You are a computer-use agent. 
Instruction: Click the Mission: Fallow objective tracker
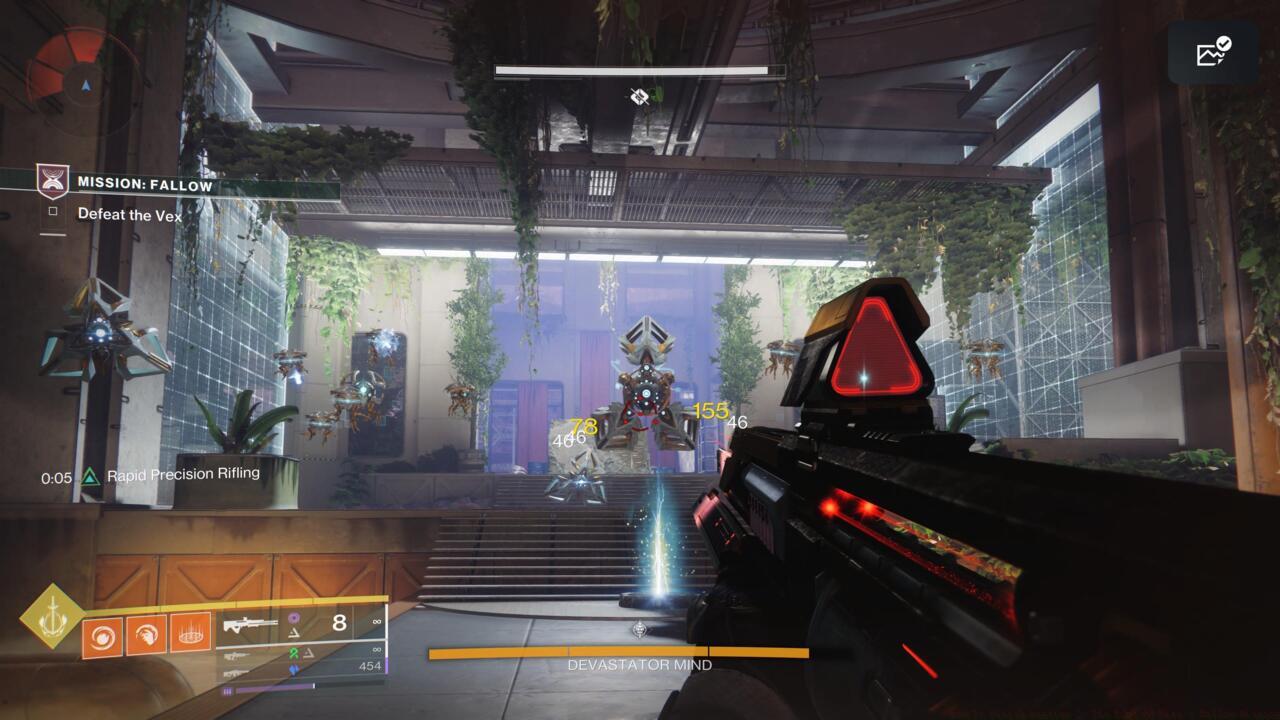pyautogui.click(x=145, y=185)
